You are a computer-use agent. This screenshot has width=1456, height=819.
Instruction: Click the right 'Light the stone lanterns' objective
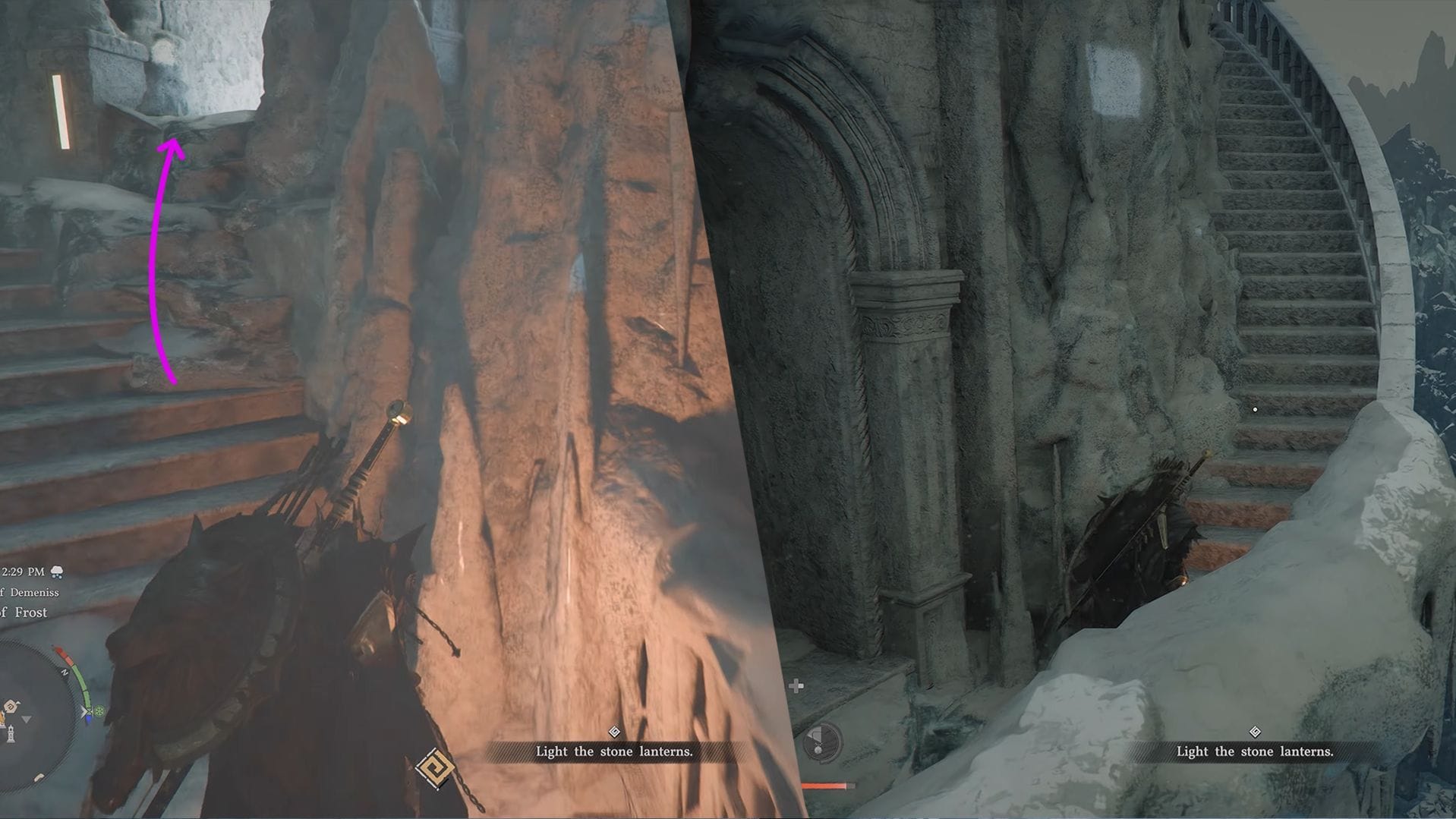(x=1253, y=751)
